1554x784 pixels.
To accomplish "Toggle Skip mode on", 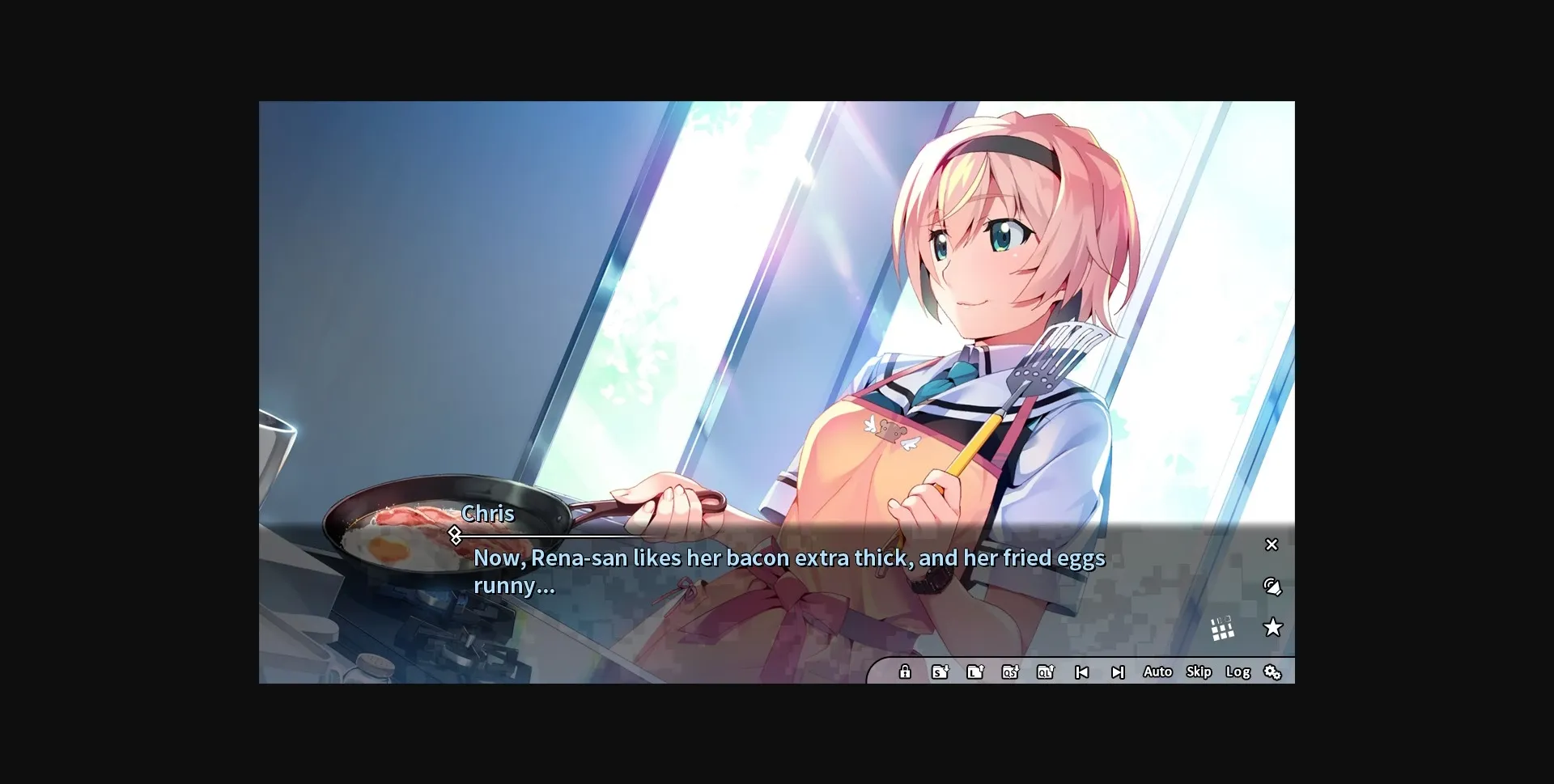I will tap(1199, 672).
